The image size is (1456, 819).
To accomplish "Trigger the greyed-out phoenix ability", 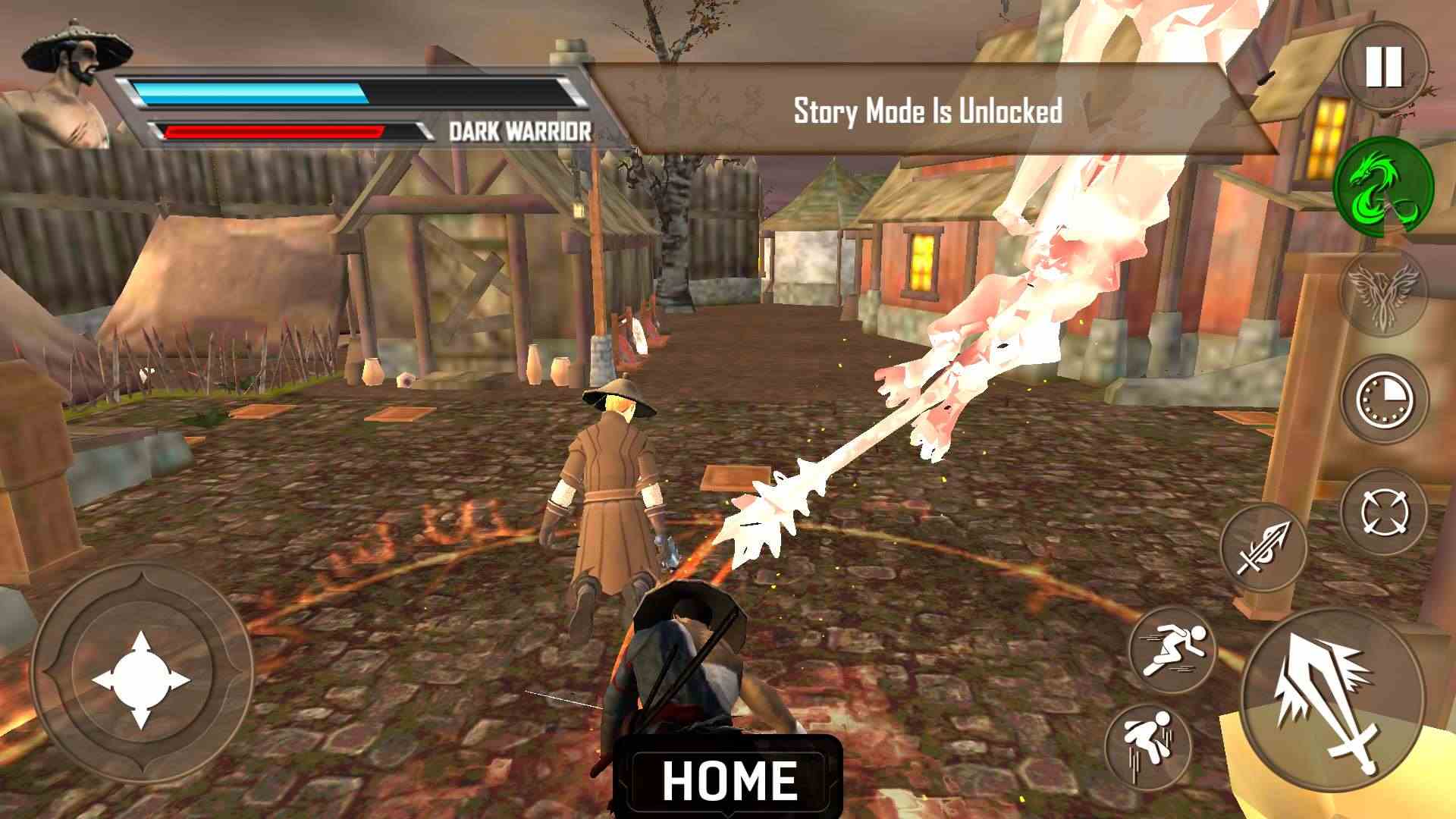I will [1383, 293].
